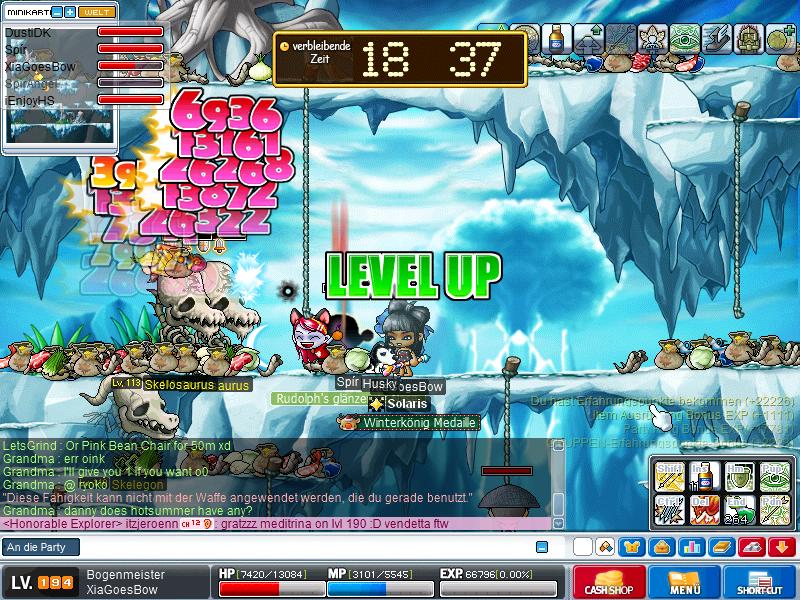
Task: Activate the green eye skill on Pup slot
Action: 774,475
